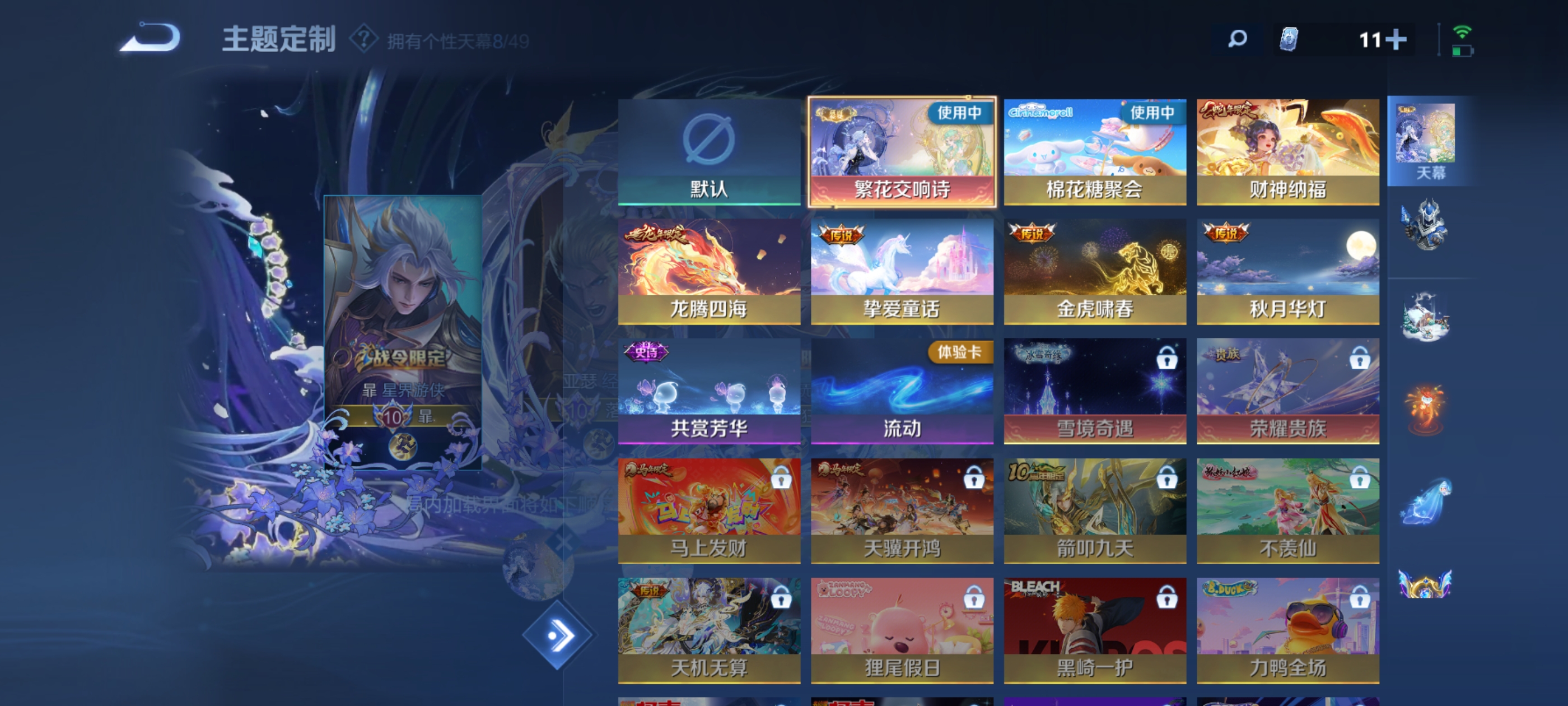Open the help question-mark icon beside 主题定制
Viewport: 1568px width, 706px height.
(x=363, y=40)
